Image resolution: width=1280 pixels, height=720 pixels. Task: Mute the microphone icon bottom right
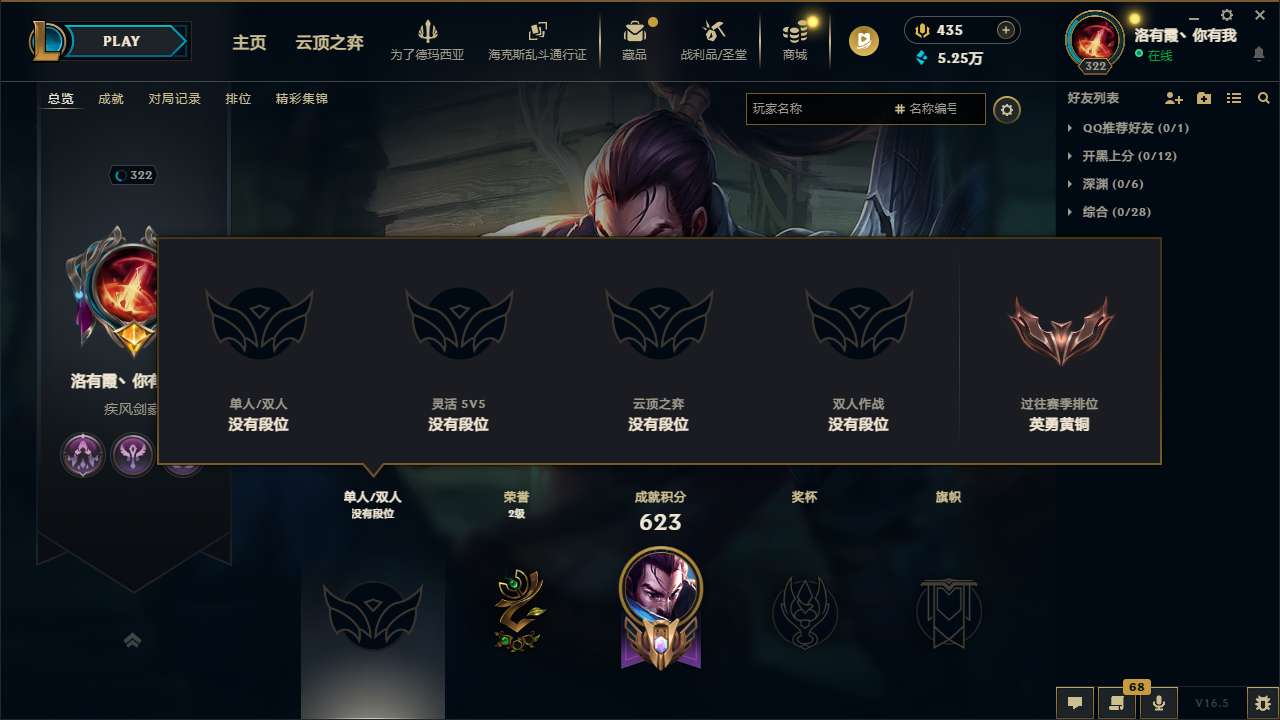[x=1159, y=702]
